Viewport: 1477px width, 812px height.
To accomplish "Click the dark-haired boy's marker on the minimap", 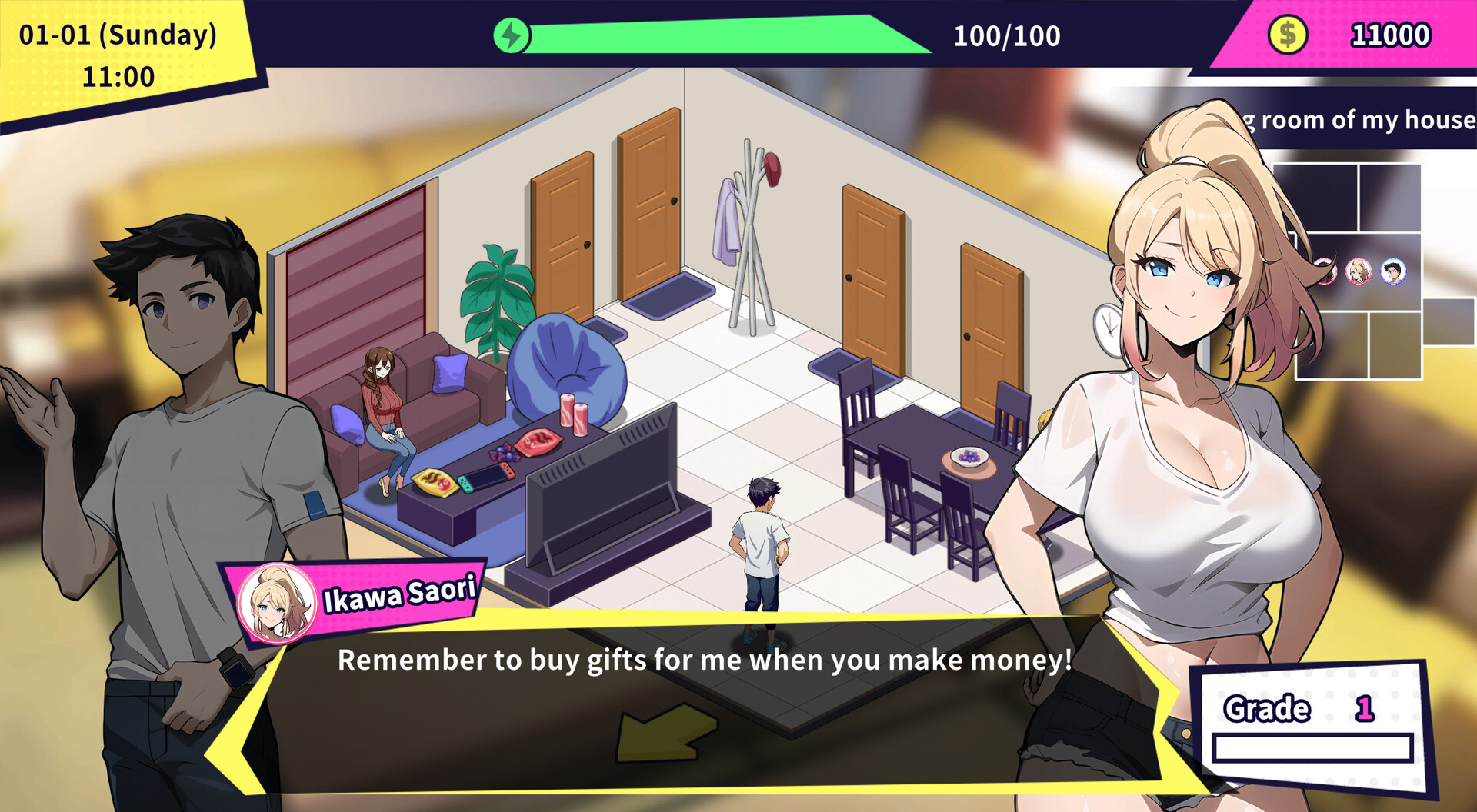I will (1392, 271).
